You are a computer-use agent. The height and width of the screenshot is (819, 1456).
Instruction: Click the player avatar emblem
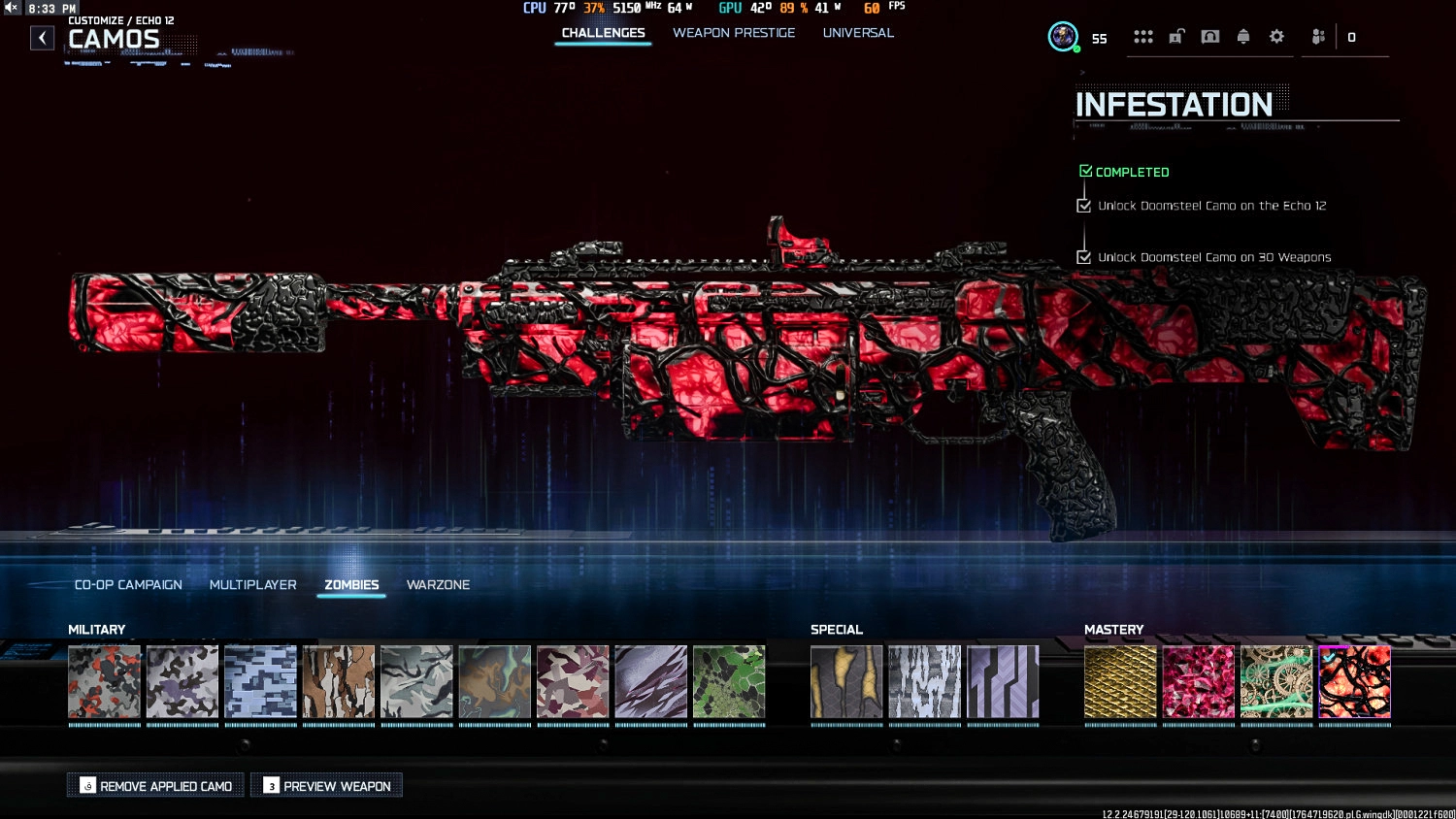(1063, 37)
